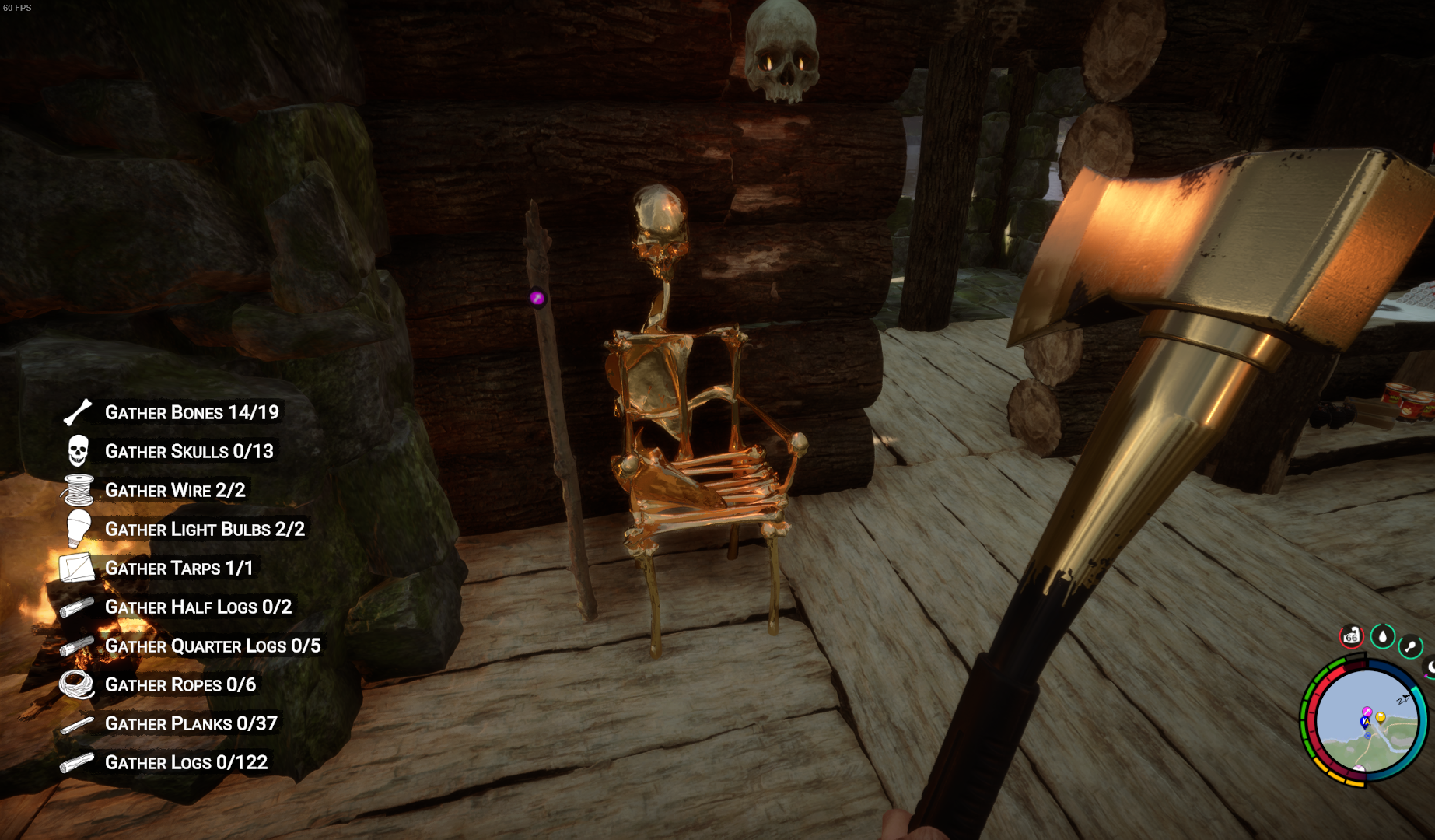Click the water drop thirst icon
Screen dimensions: 1435x840
click(1382, 636)
